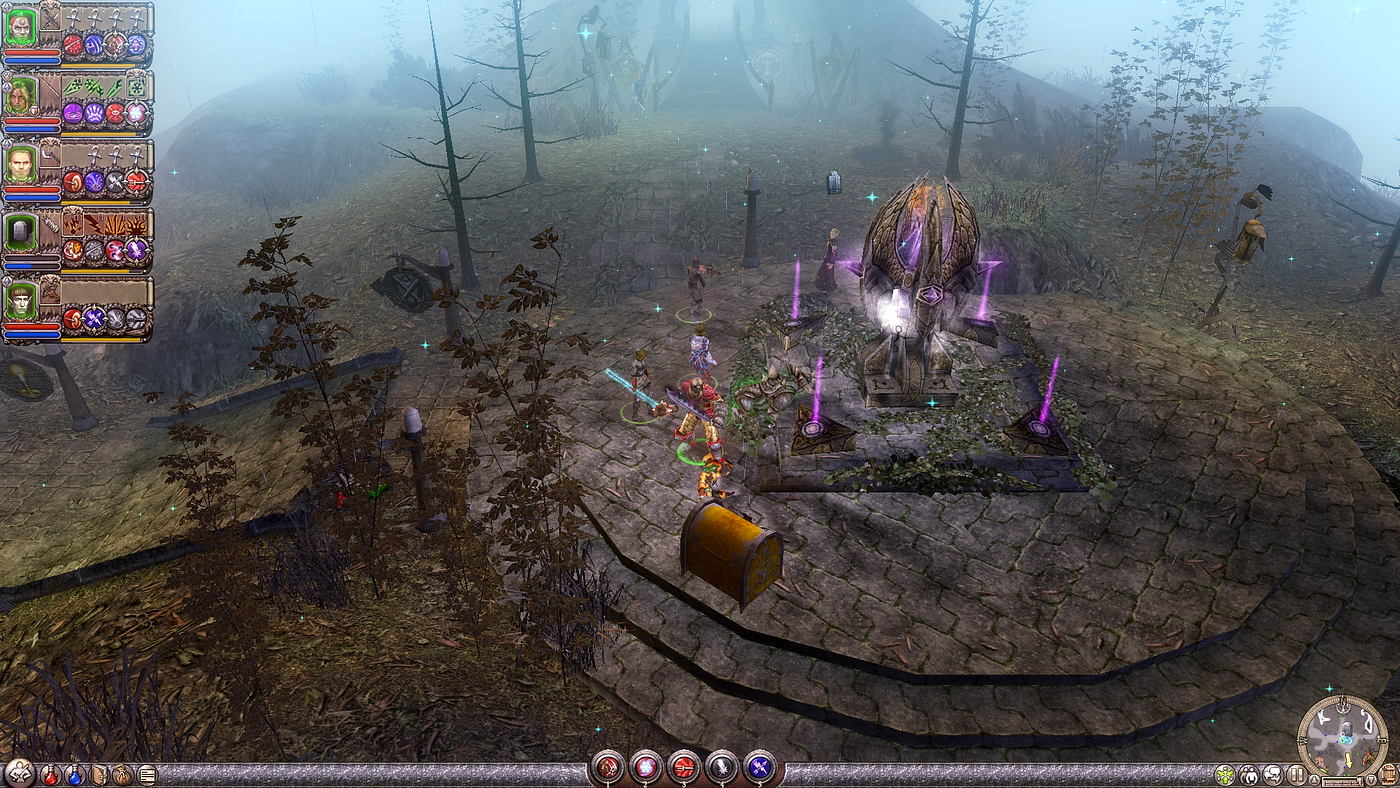Viewport: 1400px width, 788px height.
Task: Pause the game with the pause button
Action: click(x=1296, y=774)
